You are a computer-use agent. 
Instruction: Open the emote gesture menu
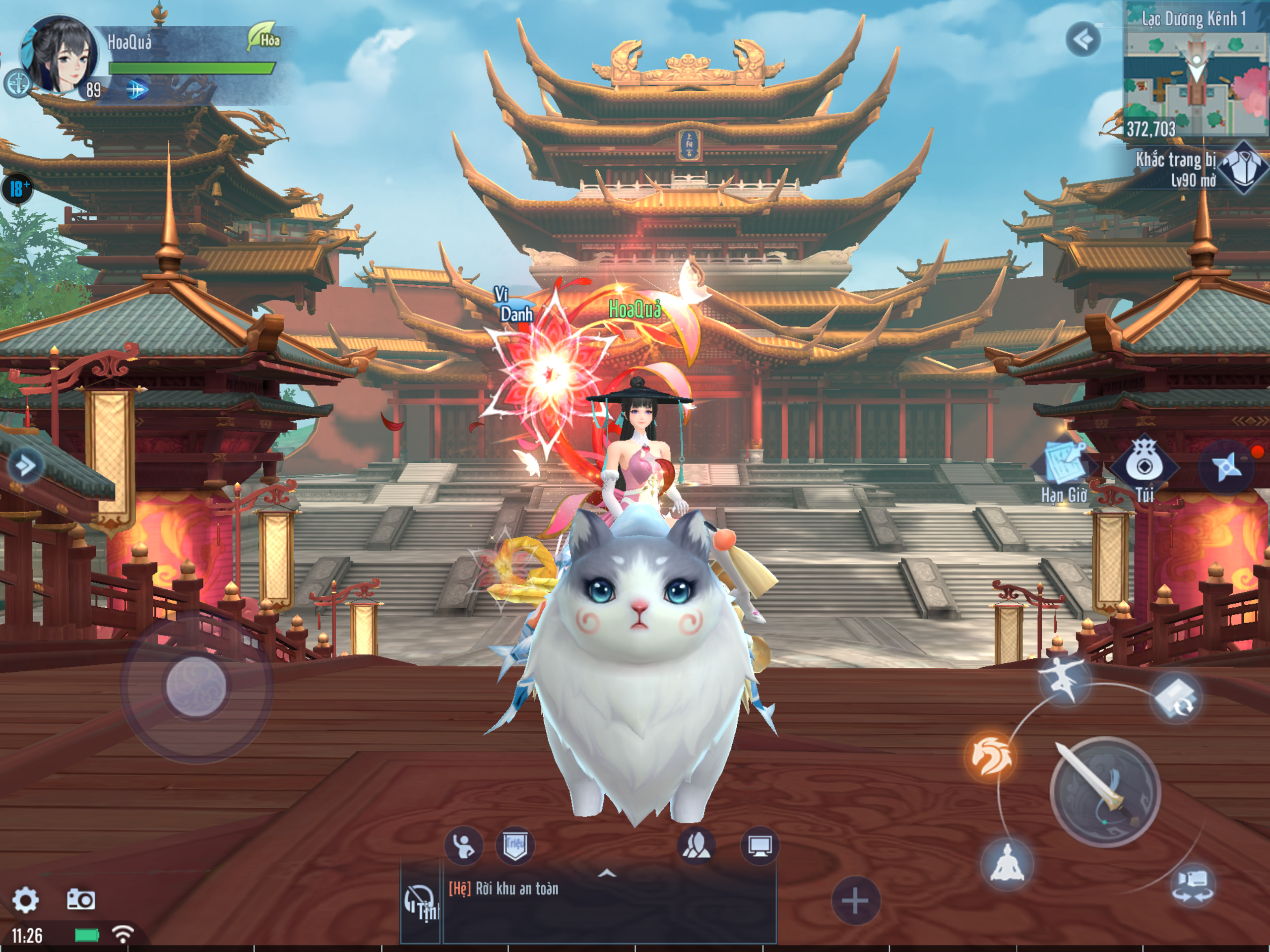(463, 845)
